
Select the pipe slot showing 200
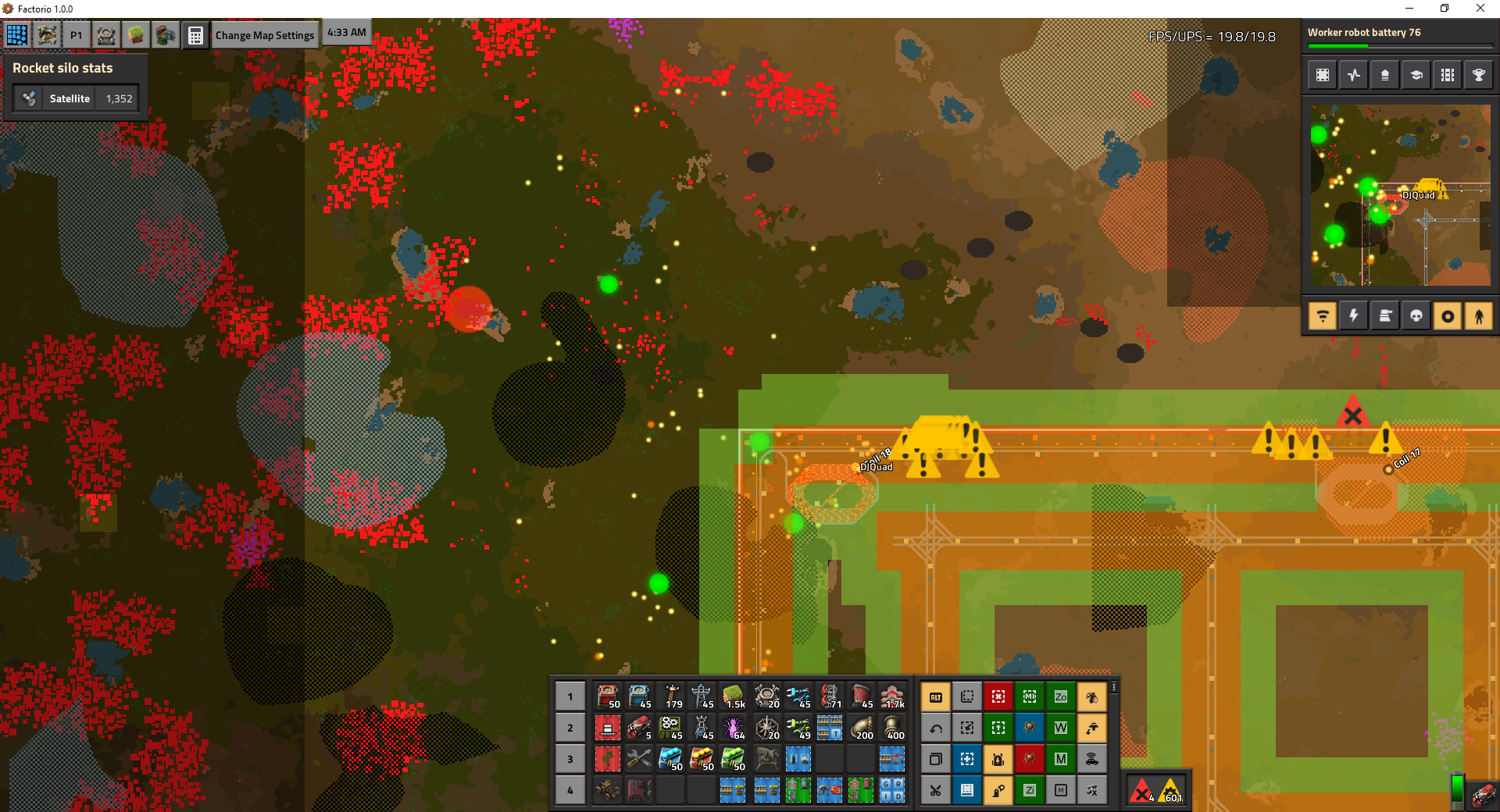point(861,728)
